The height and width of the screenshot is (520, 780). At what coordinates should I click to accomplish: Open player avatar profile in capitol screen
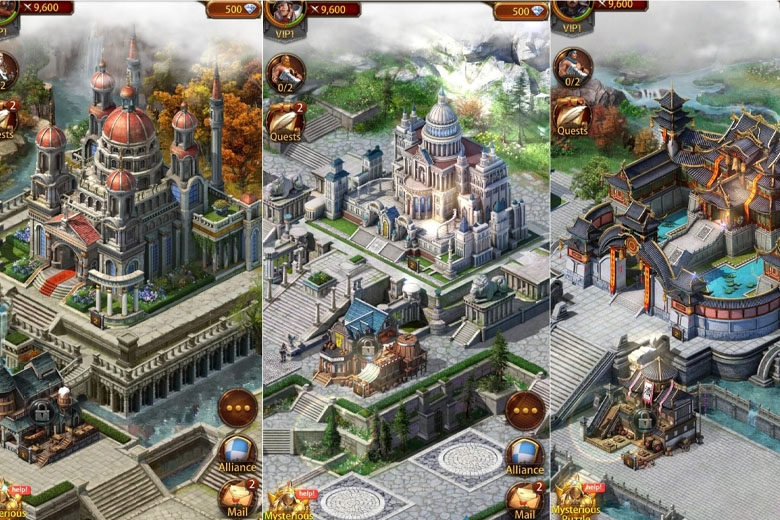[283, 12]
